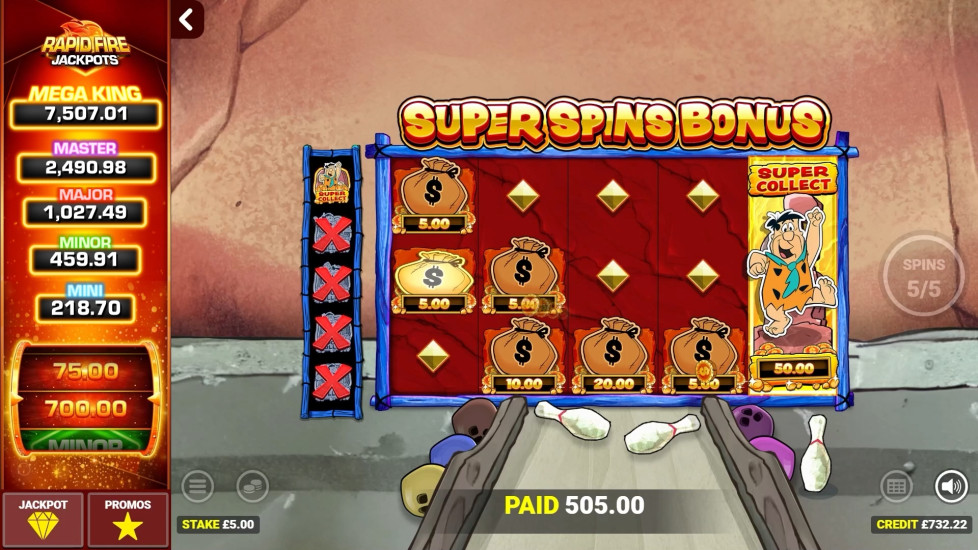
Task: Open the hamburger game menu
Action: point(197,487)
